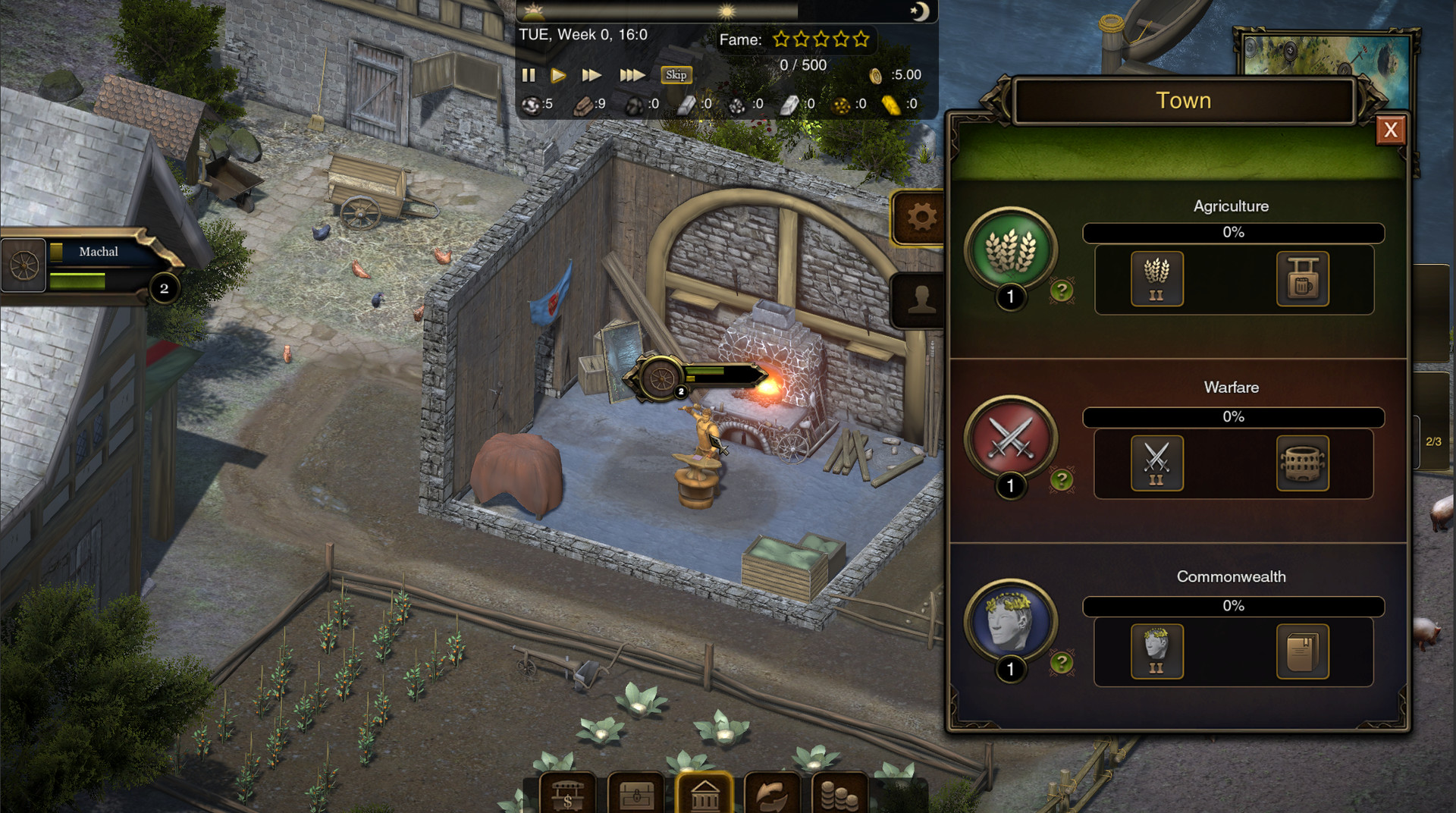Pause the game clock
The height and width of the screenshot is (813, 1456).
pos(529,75)
